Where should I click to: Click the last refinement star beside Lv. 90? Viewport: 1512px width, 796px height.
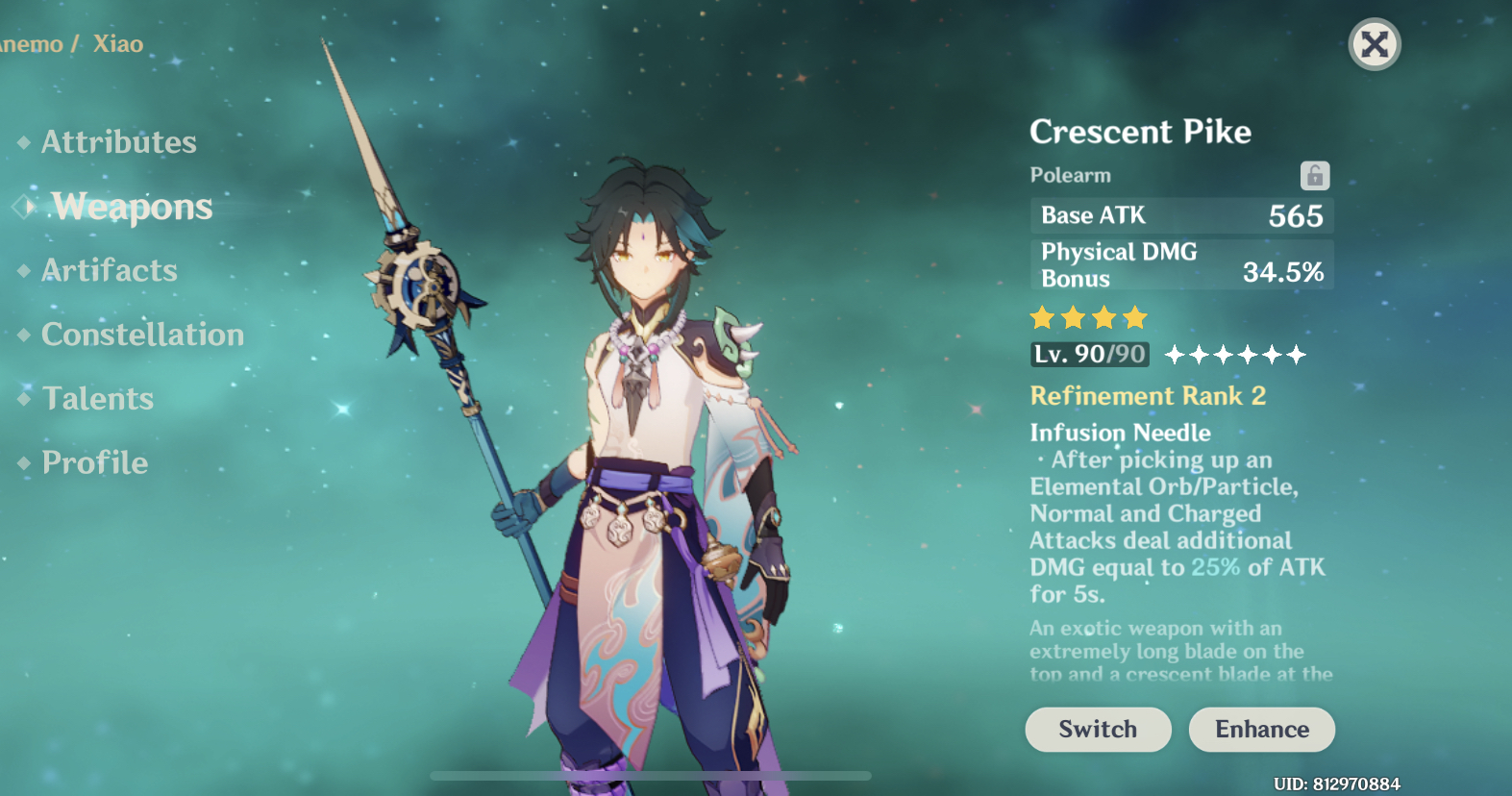tap(1297, 355)
